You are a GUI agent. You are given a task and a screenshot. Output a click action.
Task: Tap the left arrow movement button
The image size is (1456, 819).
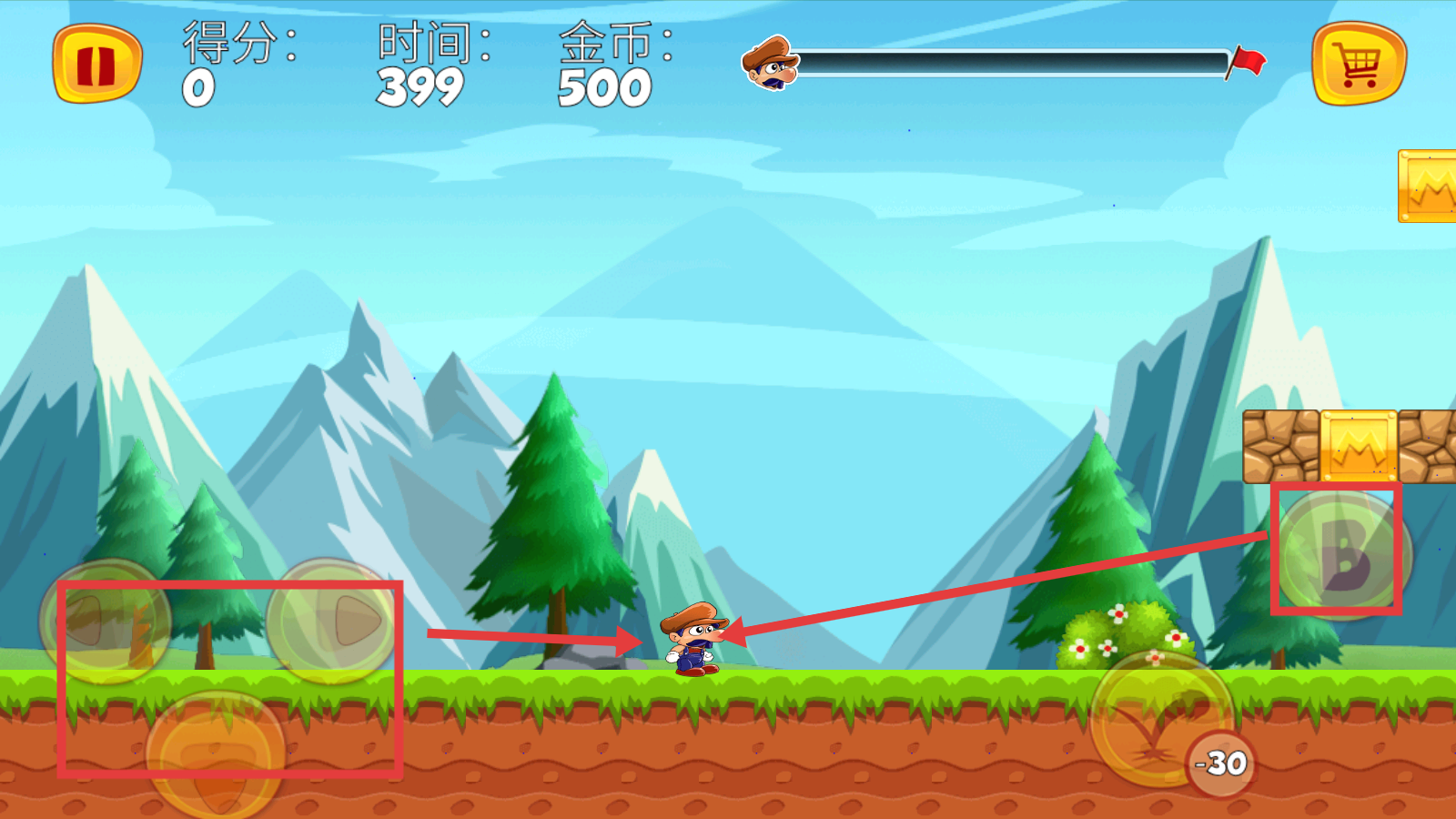(x=106, y=622)
